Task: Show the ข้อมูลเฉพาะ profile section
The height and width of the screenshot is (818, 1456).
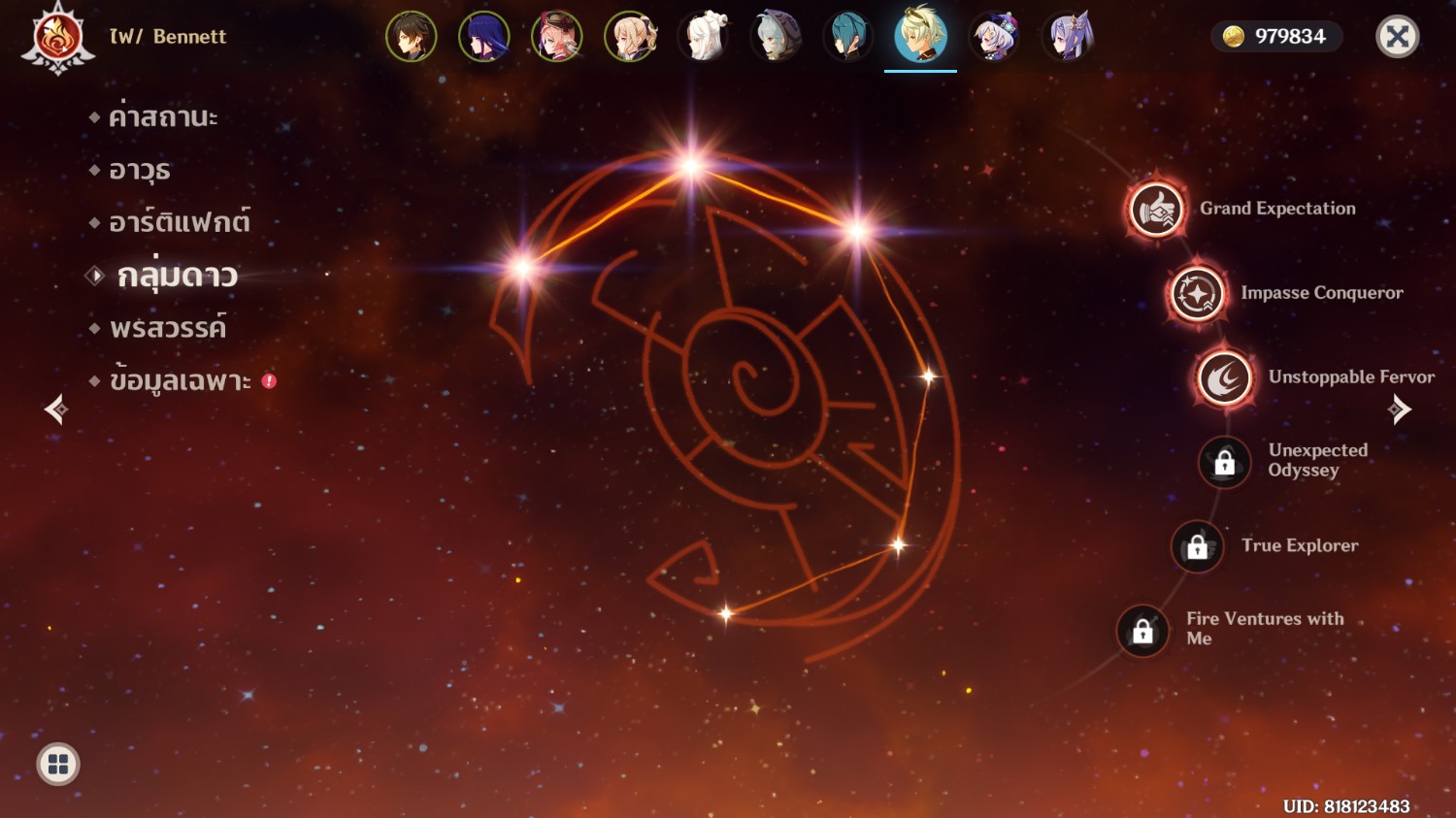Action: coord(180,381)
